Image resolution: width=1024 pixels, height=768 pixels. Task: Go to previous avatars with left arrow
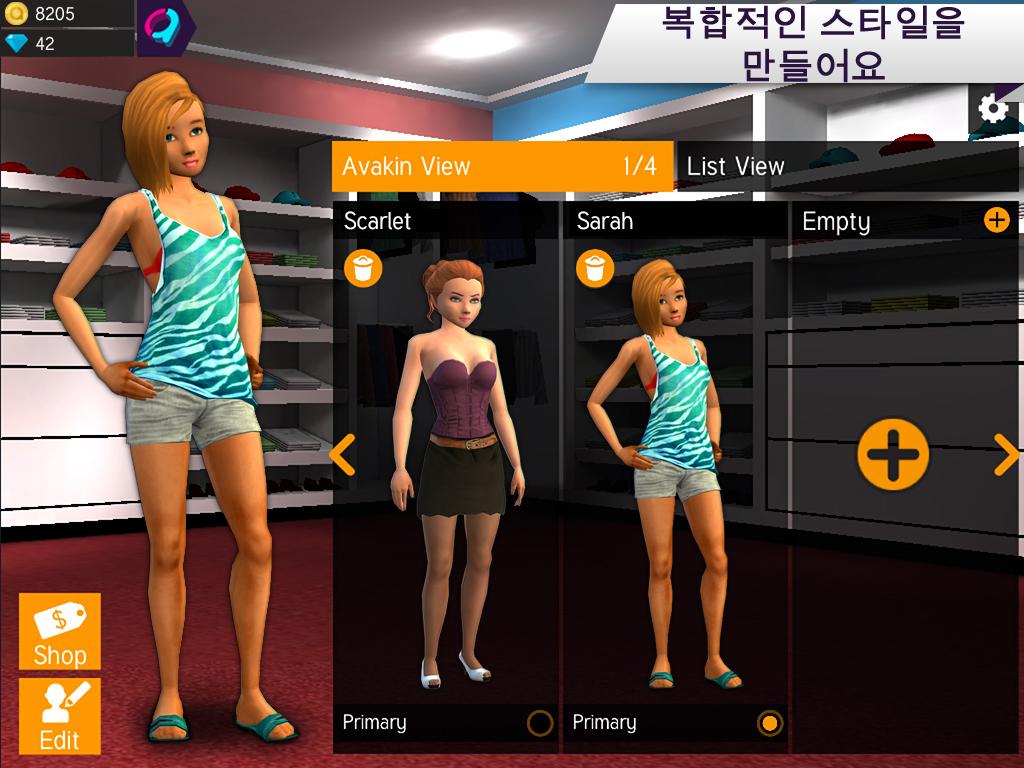342,455
